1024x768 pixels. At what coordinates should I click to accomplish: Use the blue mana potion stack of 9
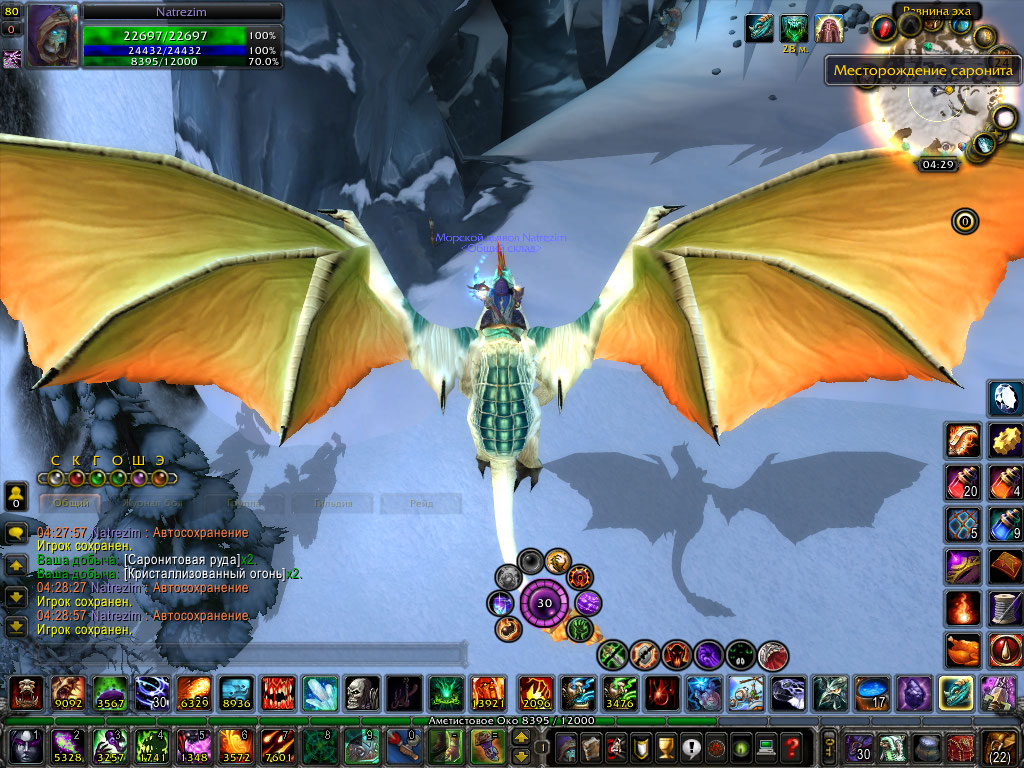(1005, 523)
